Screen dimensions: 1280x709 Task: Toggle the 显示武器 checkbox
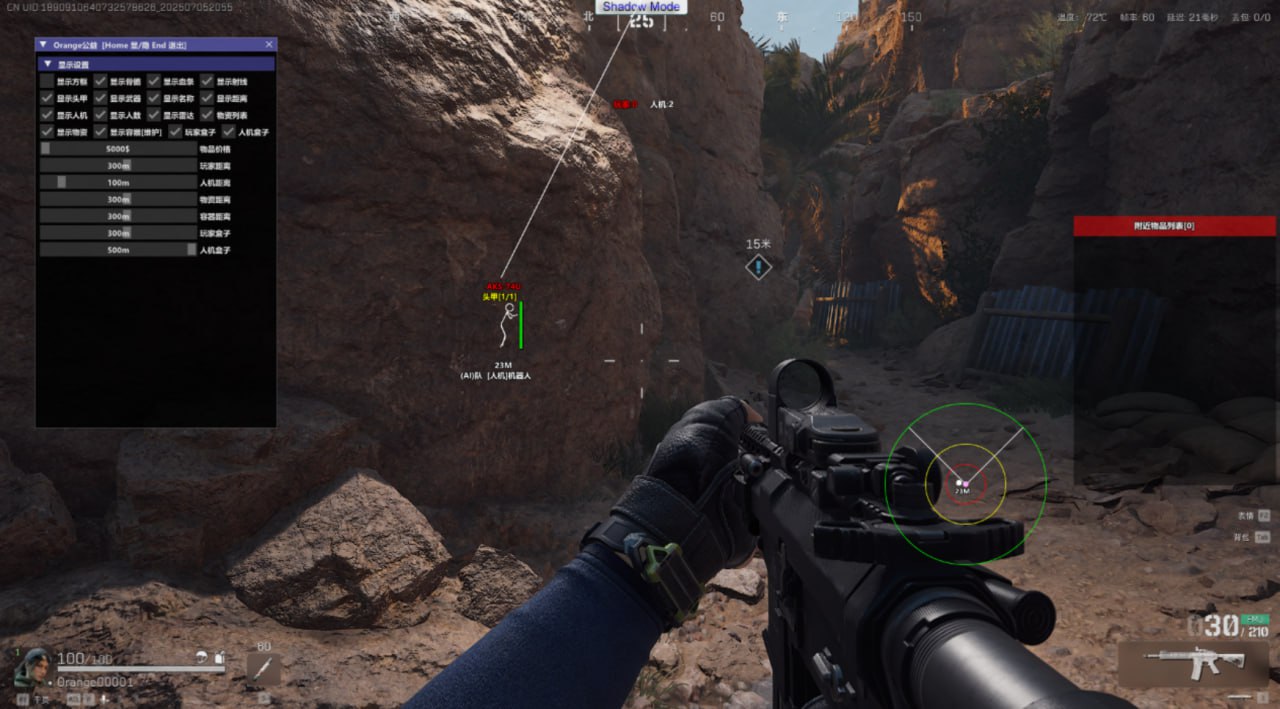pyautogui.click(x=100, y=98)
